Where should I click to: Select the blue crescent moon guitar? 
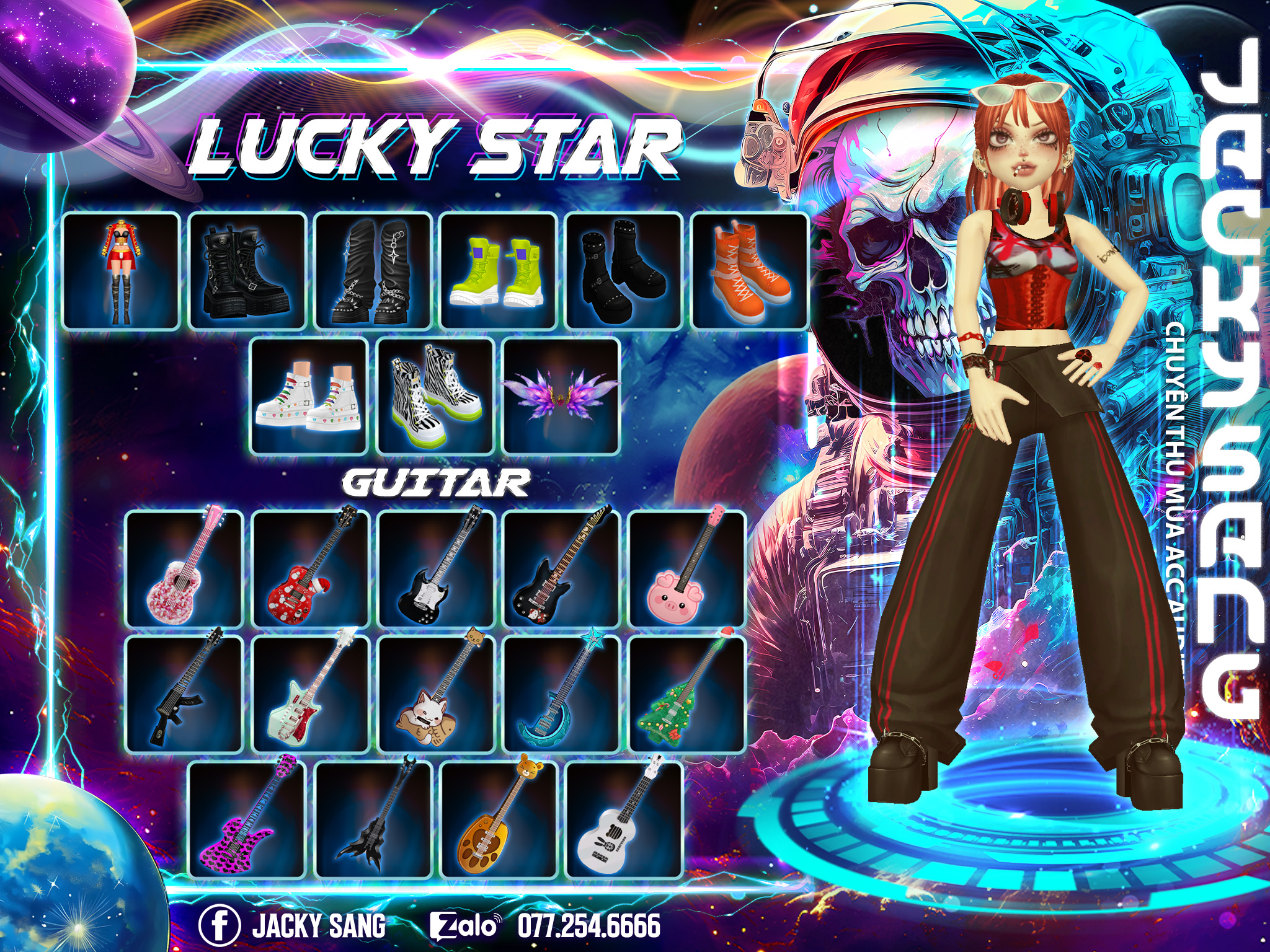coord(561,694)
